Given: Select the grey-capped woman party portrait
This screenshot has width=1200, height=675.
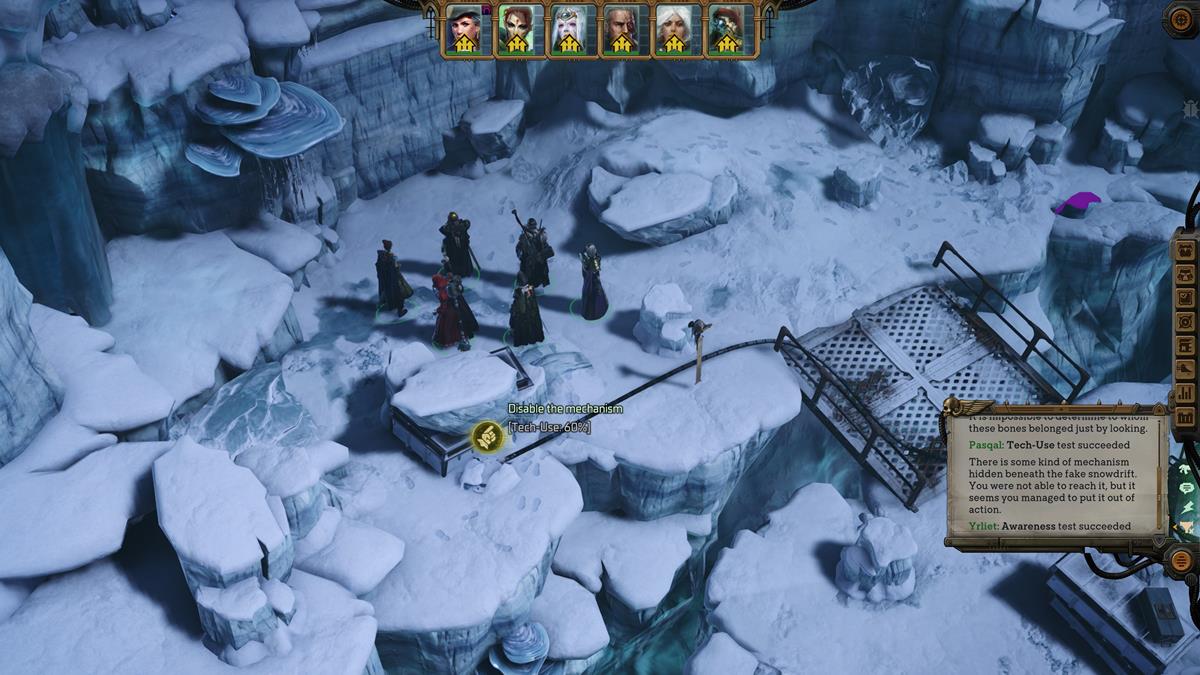Looking at the screenshot, I should point(464,30).
